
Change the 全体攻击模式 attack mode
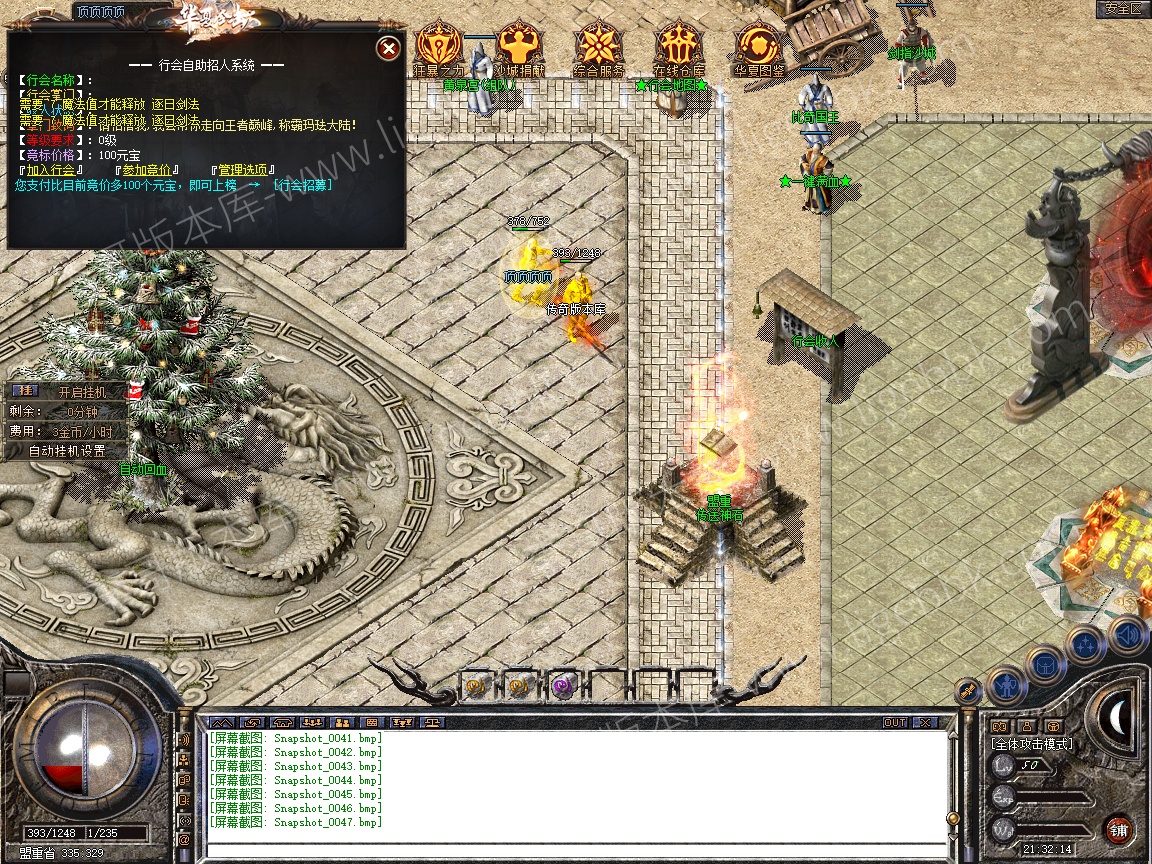click(x=1031, y=744)
